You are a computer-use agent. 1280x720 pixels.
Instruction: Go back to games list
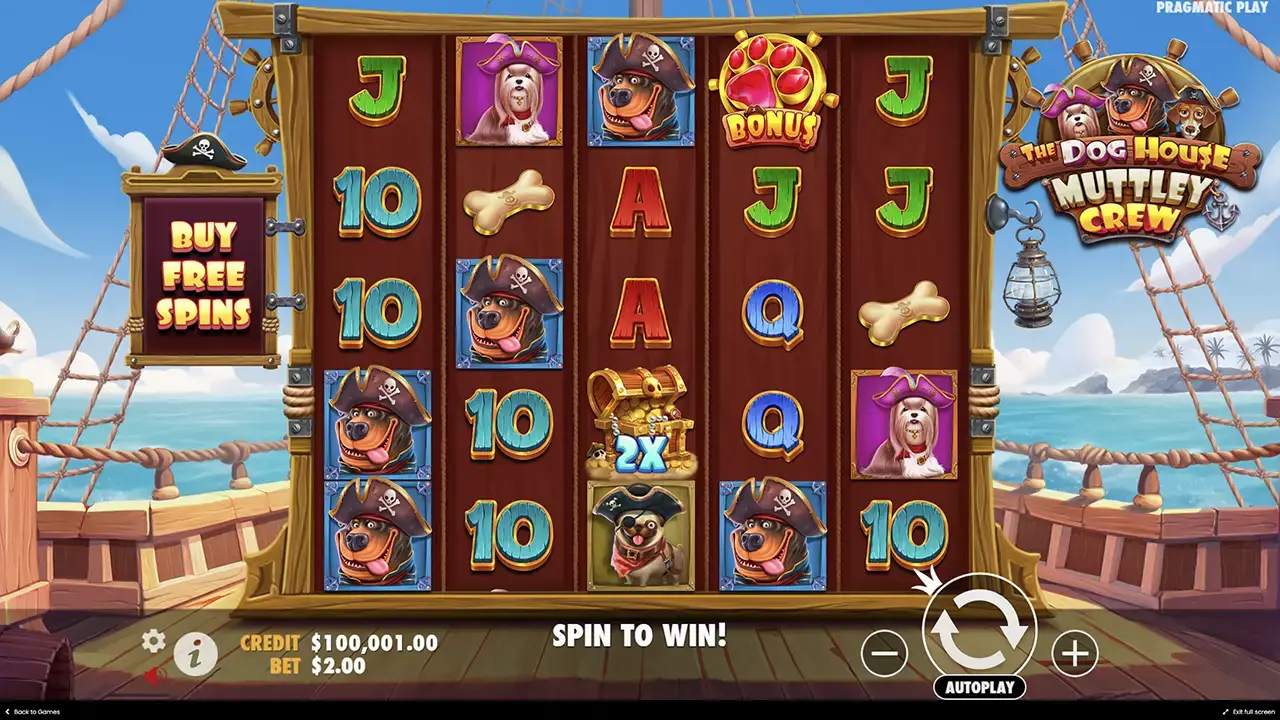[x=31, y=712]
